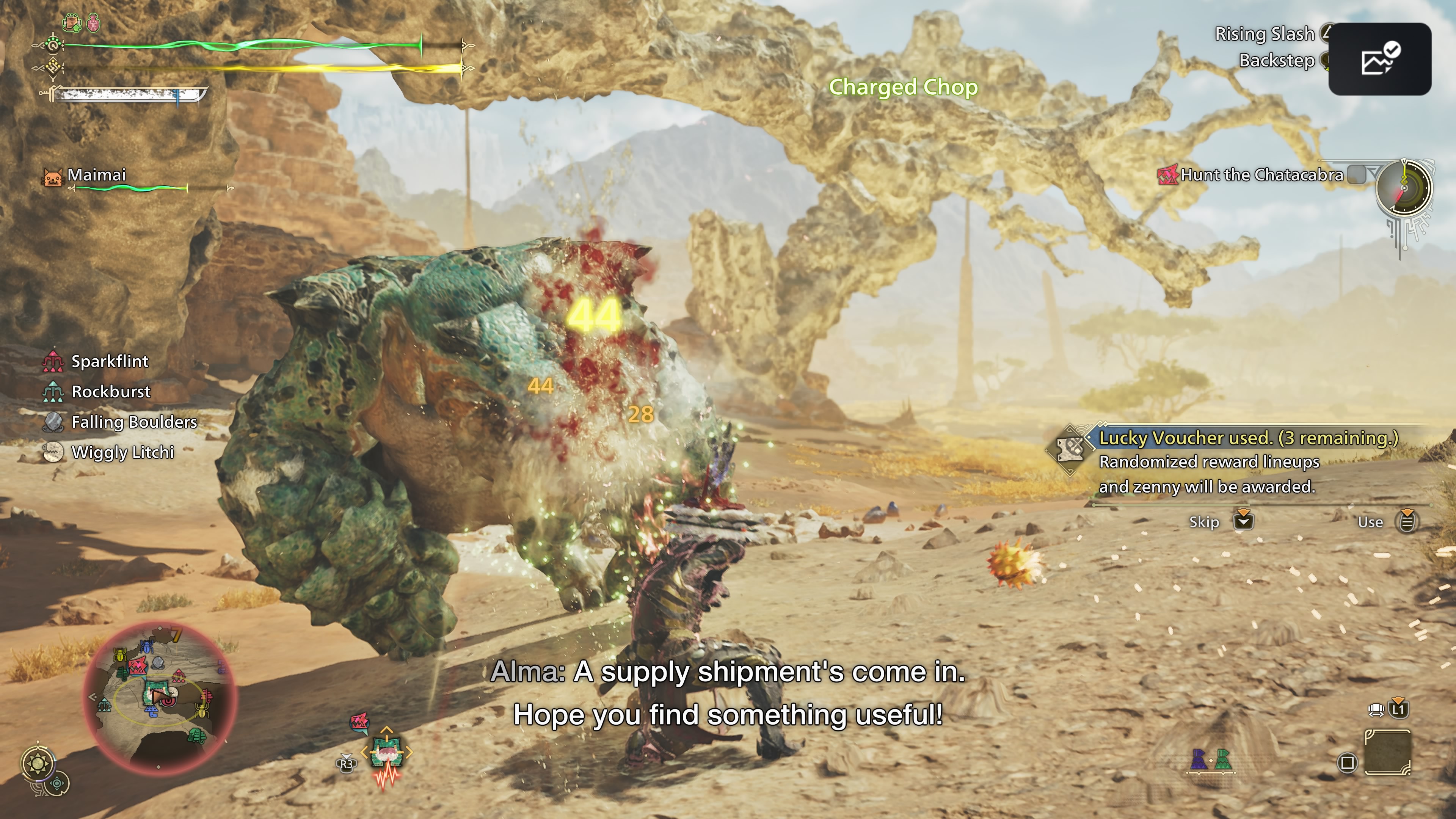
Task: Click the screenshot saved overlay thumbnail
Action: coord(1379,60)
